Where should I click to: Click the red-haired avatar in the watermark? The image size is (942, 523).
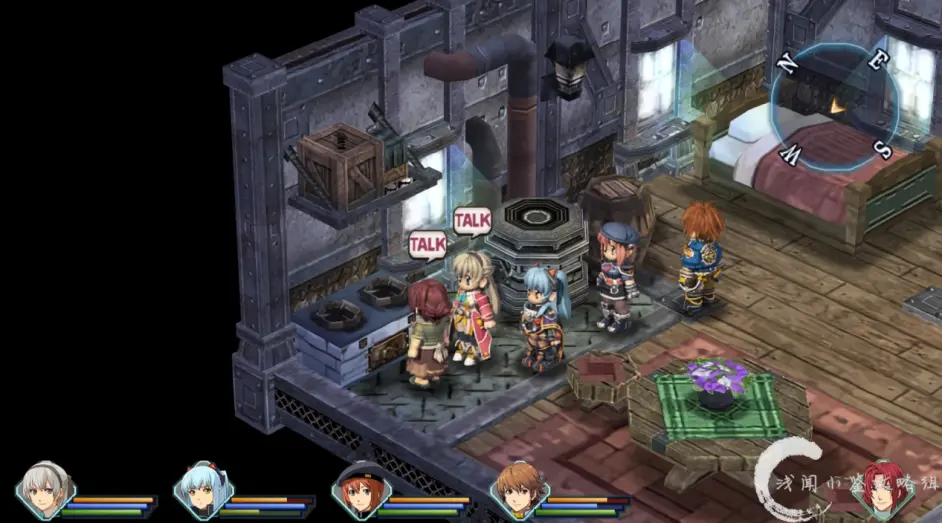(882, 486)
